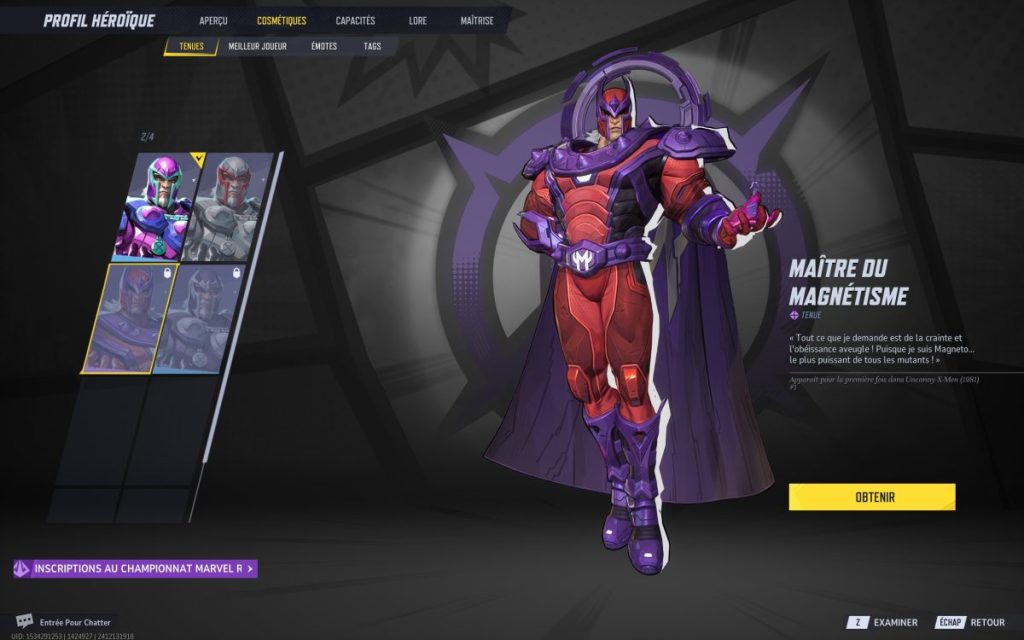Open the Inscriptions au Championnat Marvel banner
This screenshot has width=1024, height=640.
tap(135, 569)
